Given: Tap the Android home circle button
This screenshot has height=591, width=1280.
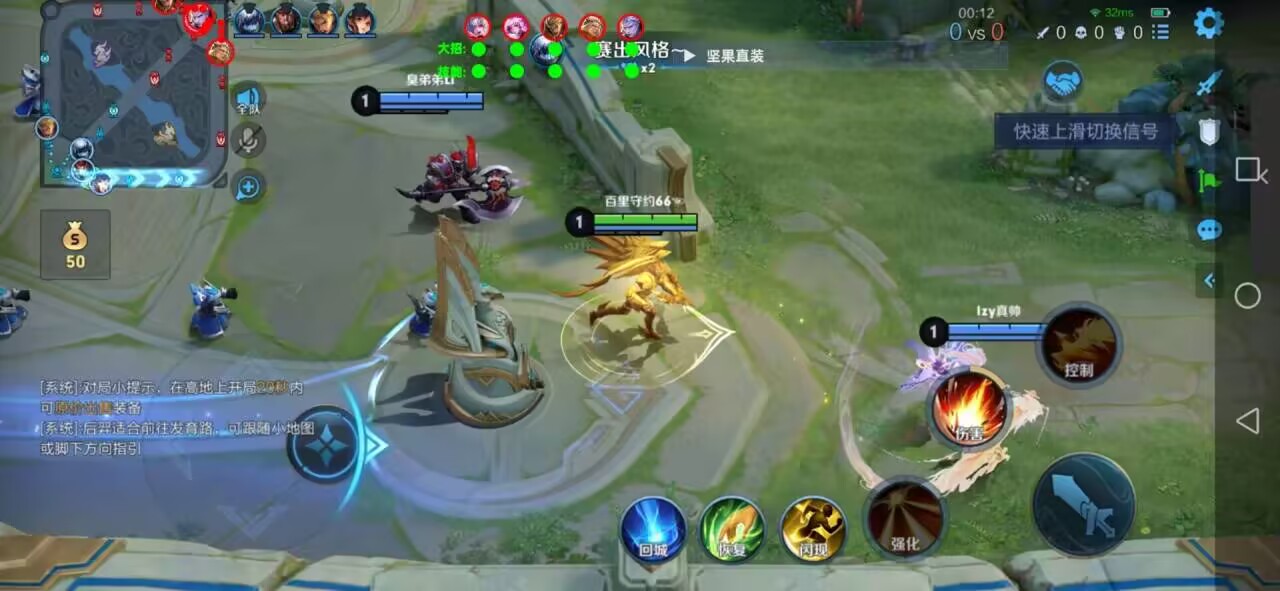Looking at the screenshot, I should tap(1247, 296).
